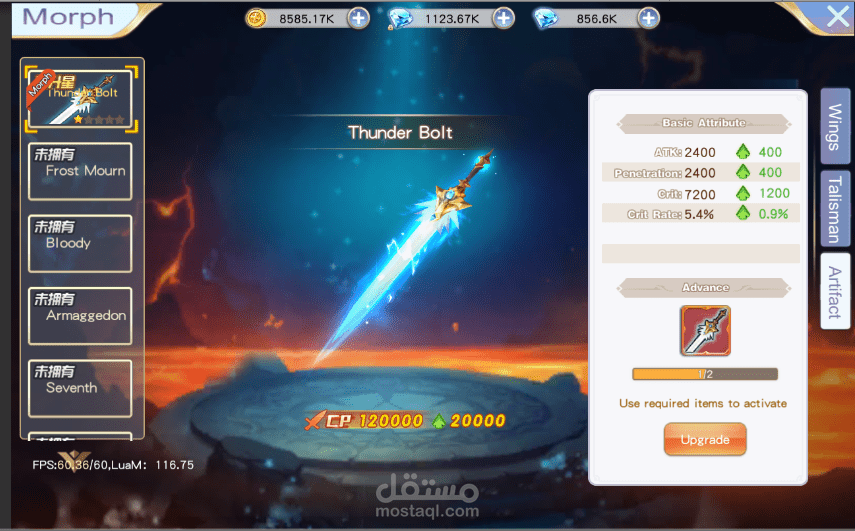Switch to the Artifact tab

pyautogui.click(x=835, y=290)
